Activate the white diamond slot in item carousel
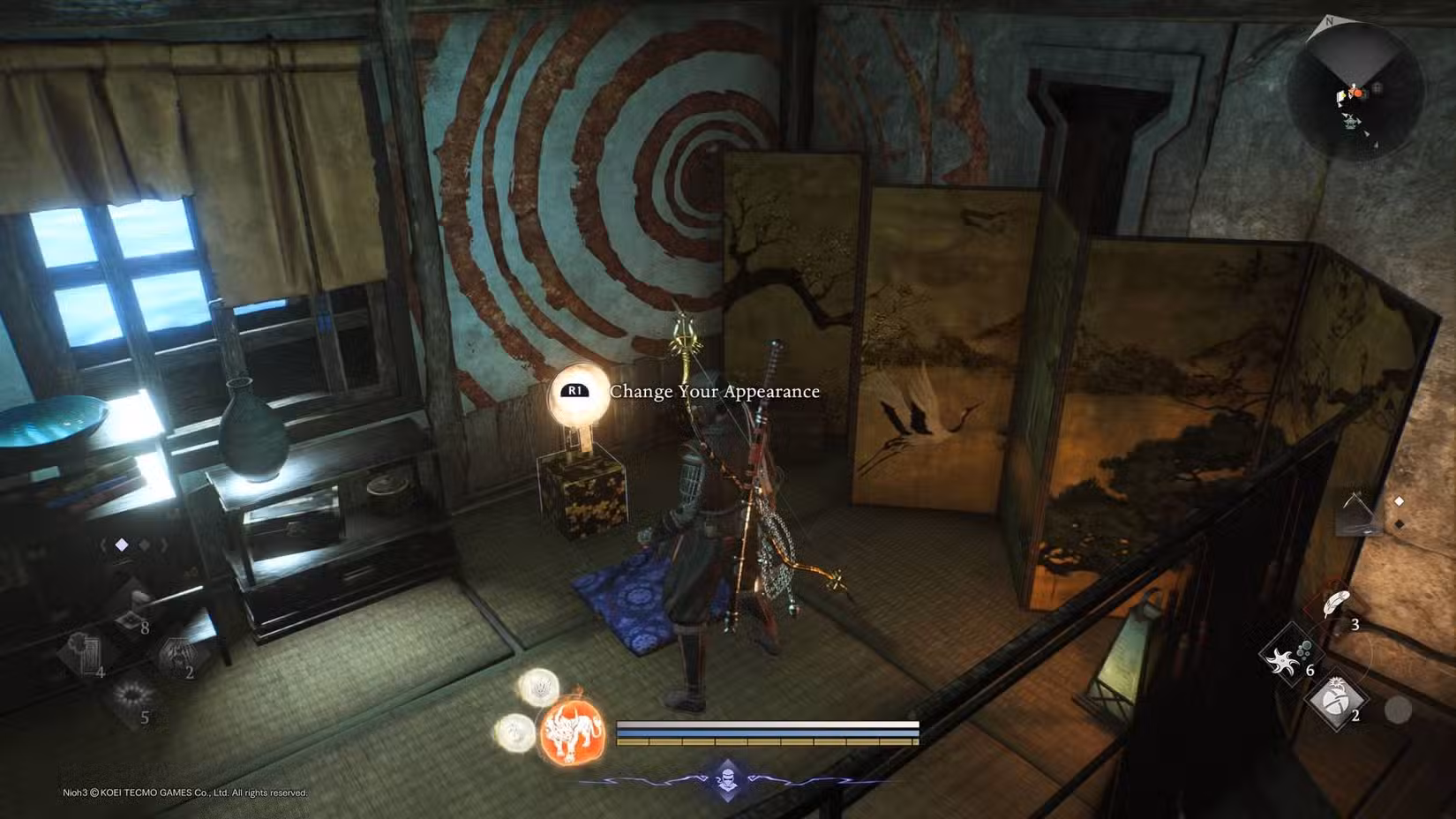1456x819 pixels. 122,546
